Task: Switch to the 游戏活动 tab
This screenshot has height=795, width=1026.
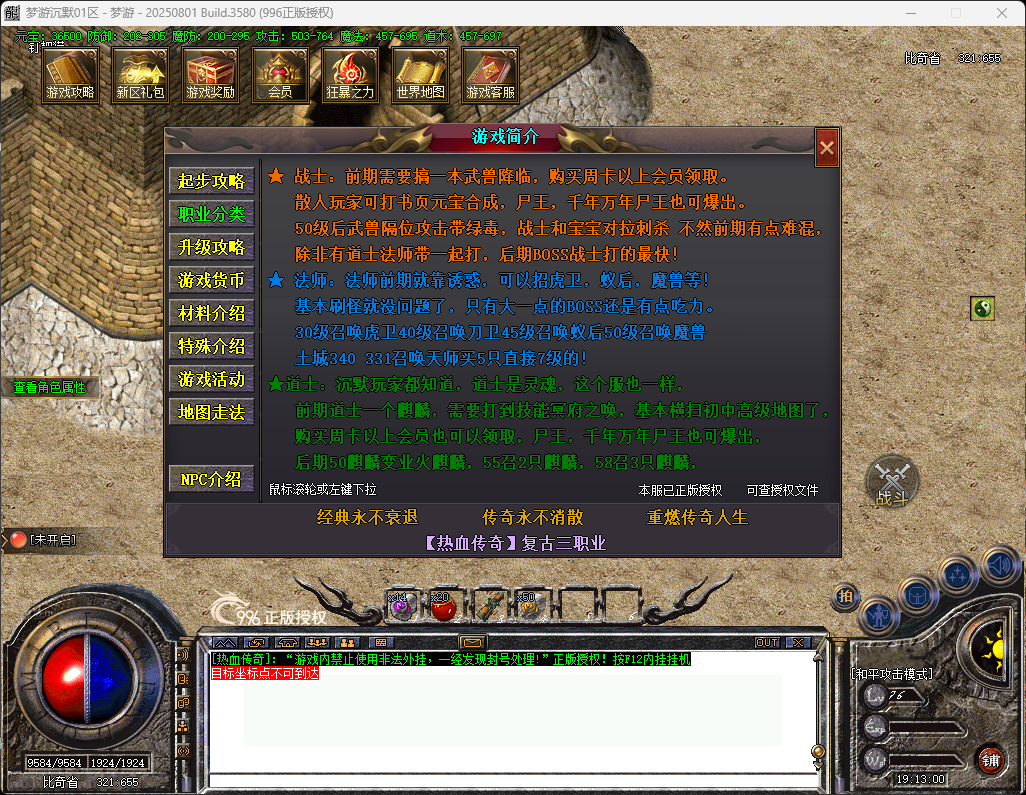Action: tap(211, 379)
